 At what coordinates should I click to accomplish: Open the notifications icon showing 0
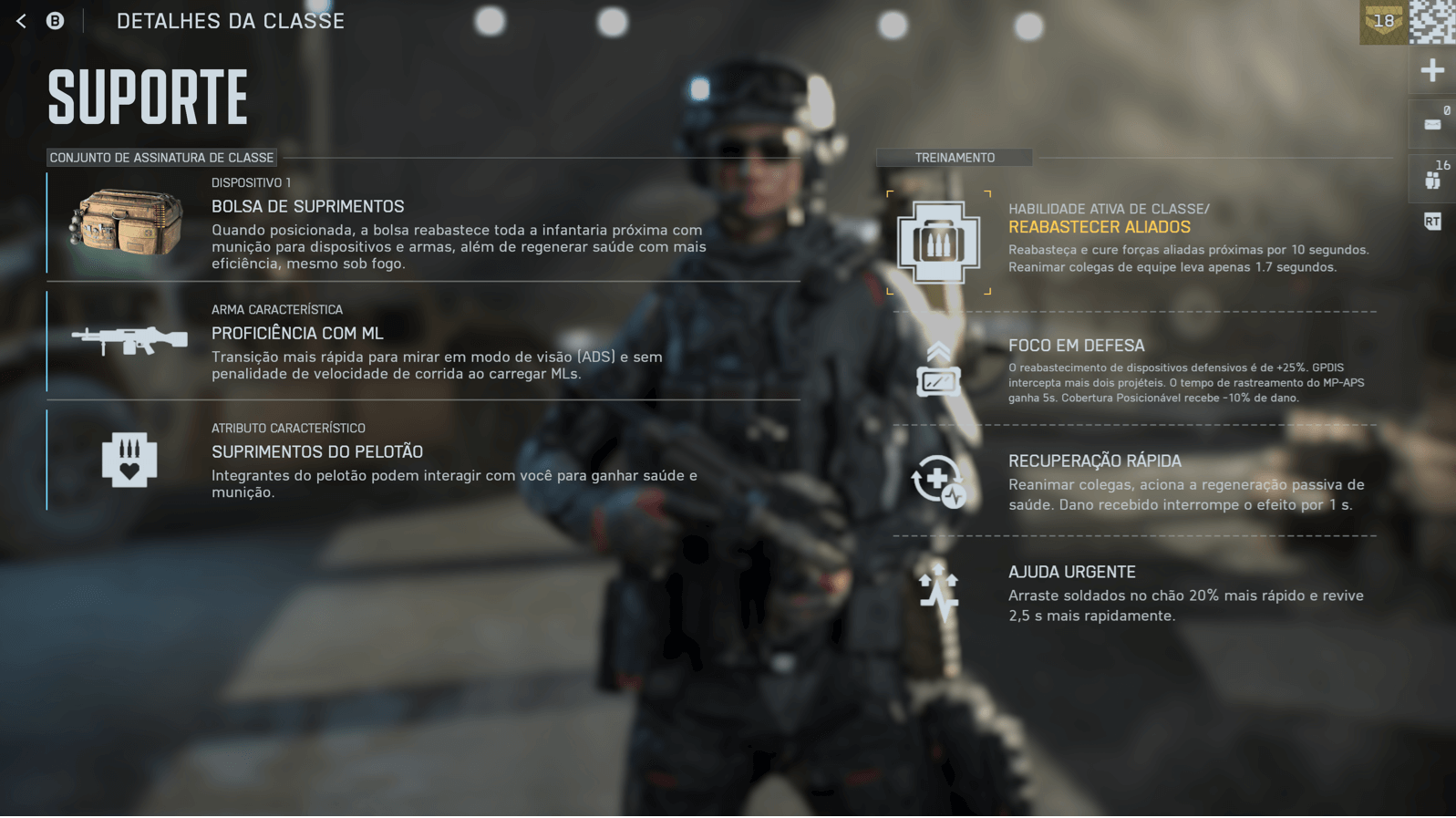(x=1433, y=123)
